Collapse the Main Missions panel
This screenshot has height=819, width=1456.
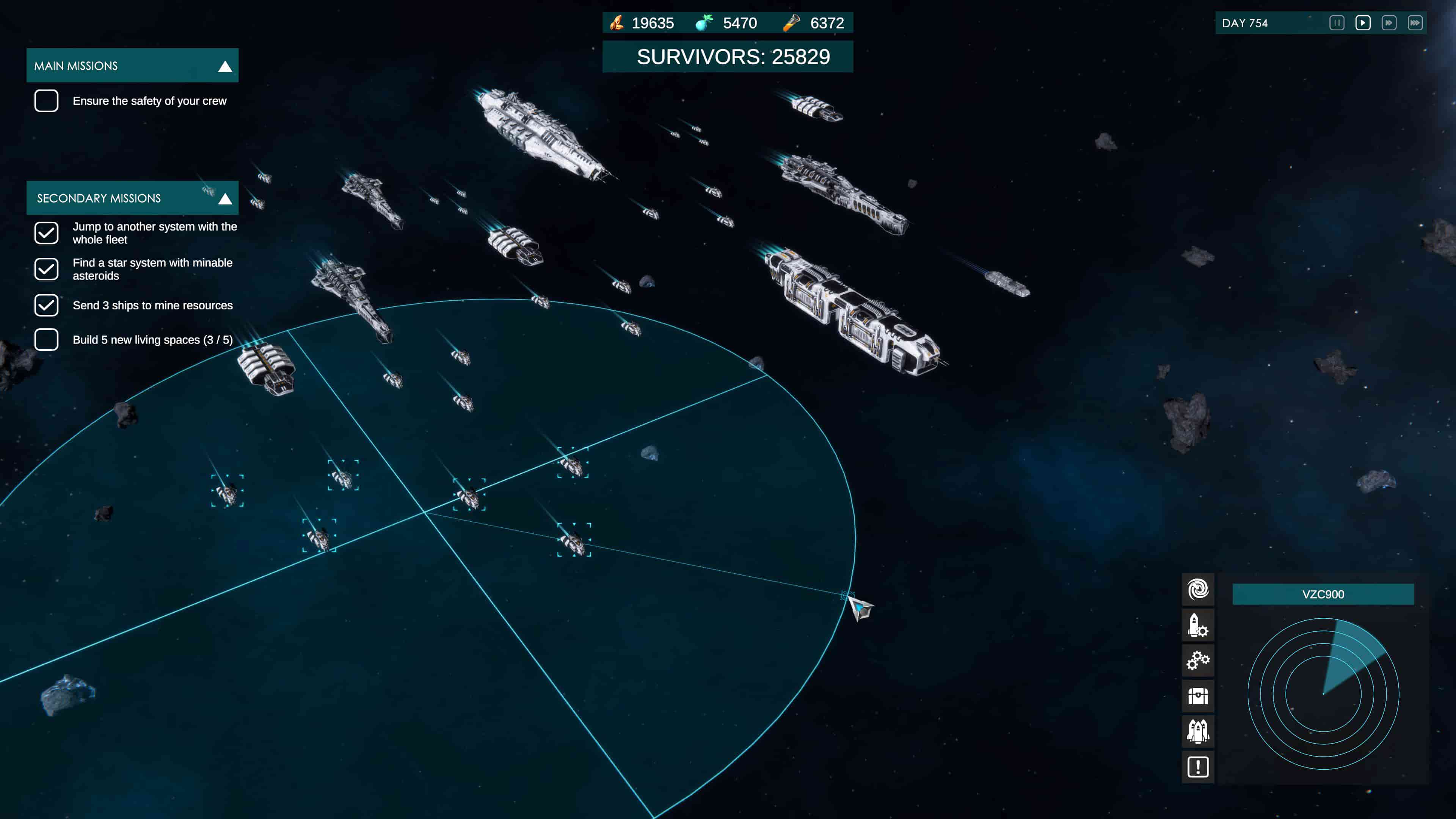(225, 66)
